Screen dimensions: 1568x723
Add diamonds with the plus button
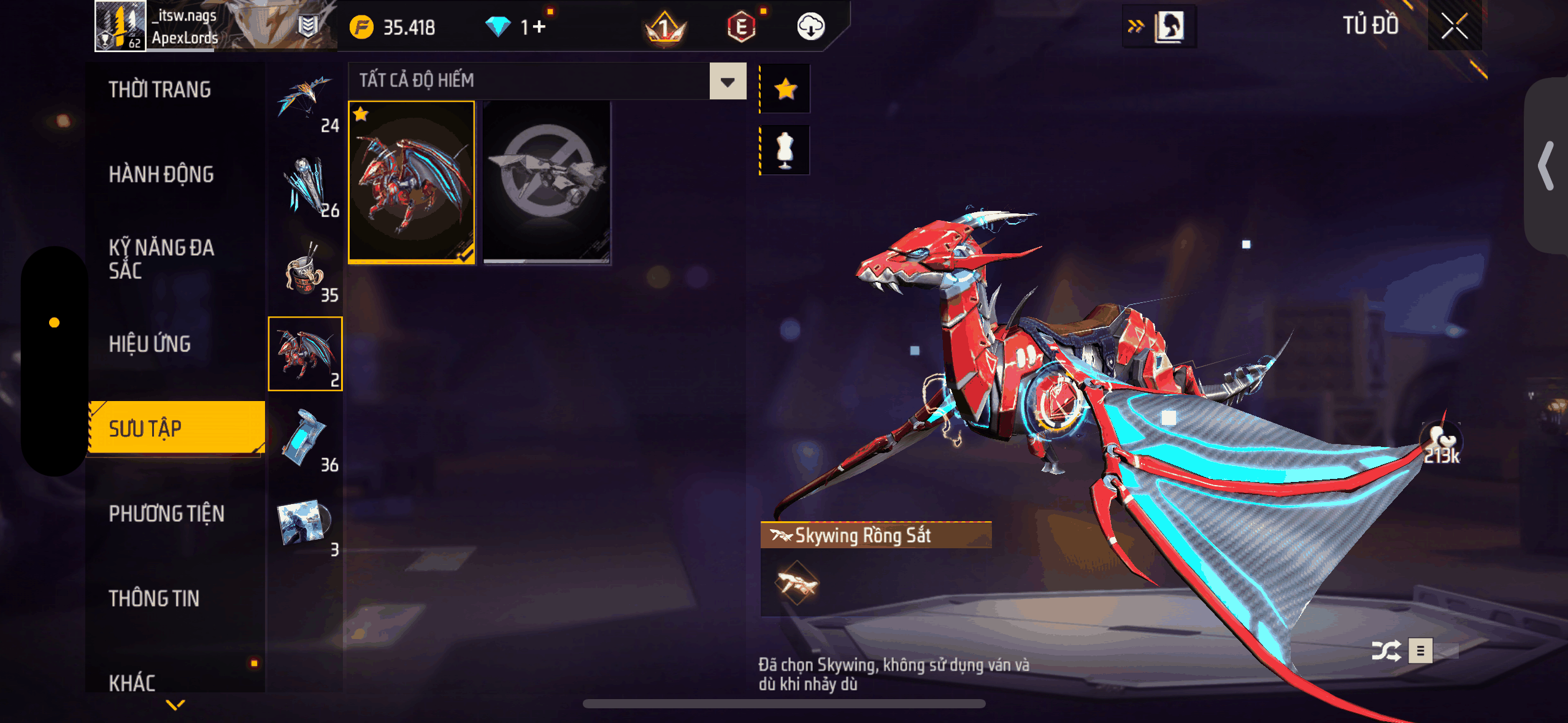pos(539,27)
